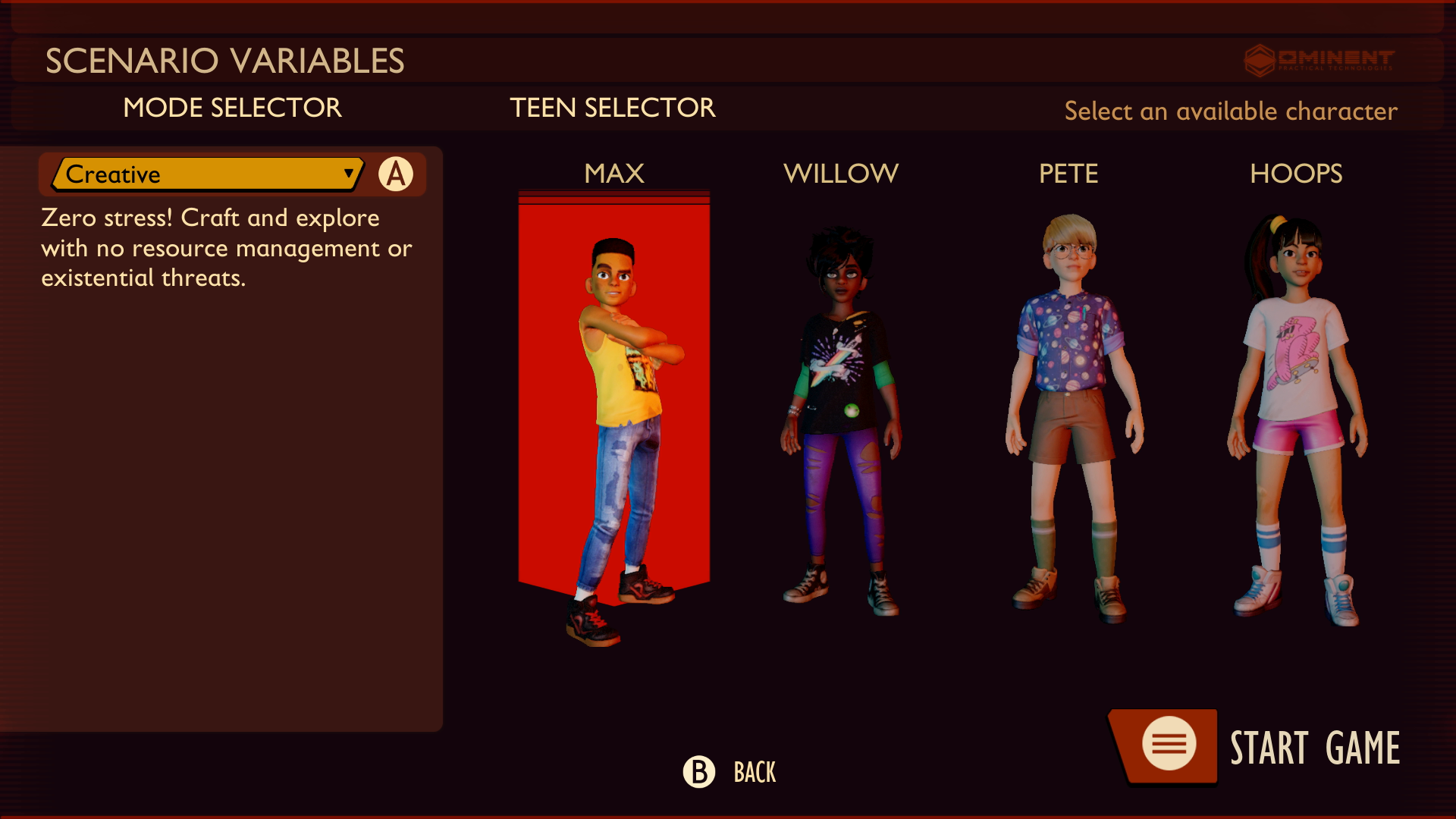Image resolution: width=1456 pixels, height=819 pixels.
Task: Click the SCENARIO VARIABLES heading
Action: point(225,60)
